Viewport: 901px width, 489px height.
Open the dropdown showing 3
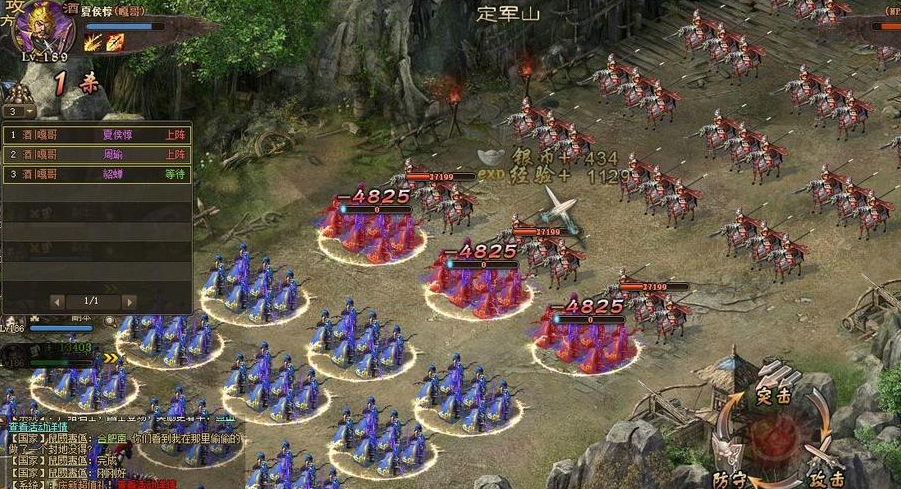click(19, 112)
